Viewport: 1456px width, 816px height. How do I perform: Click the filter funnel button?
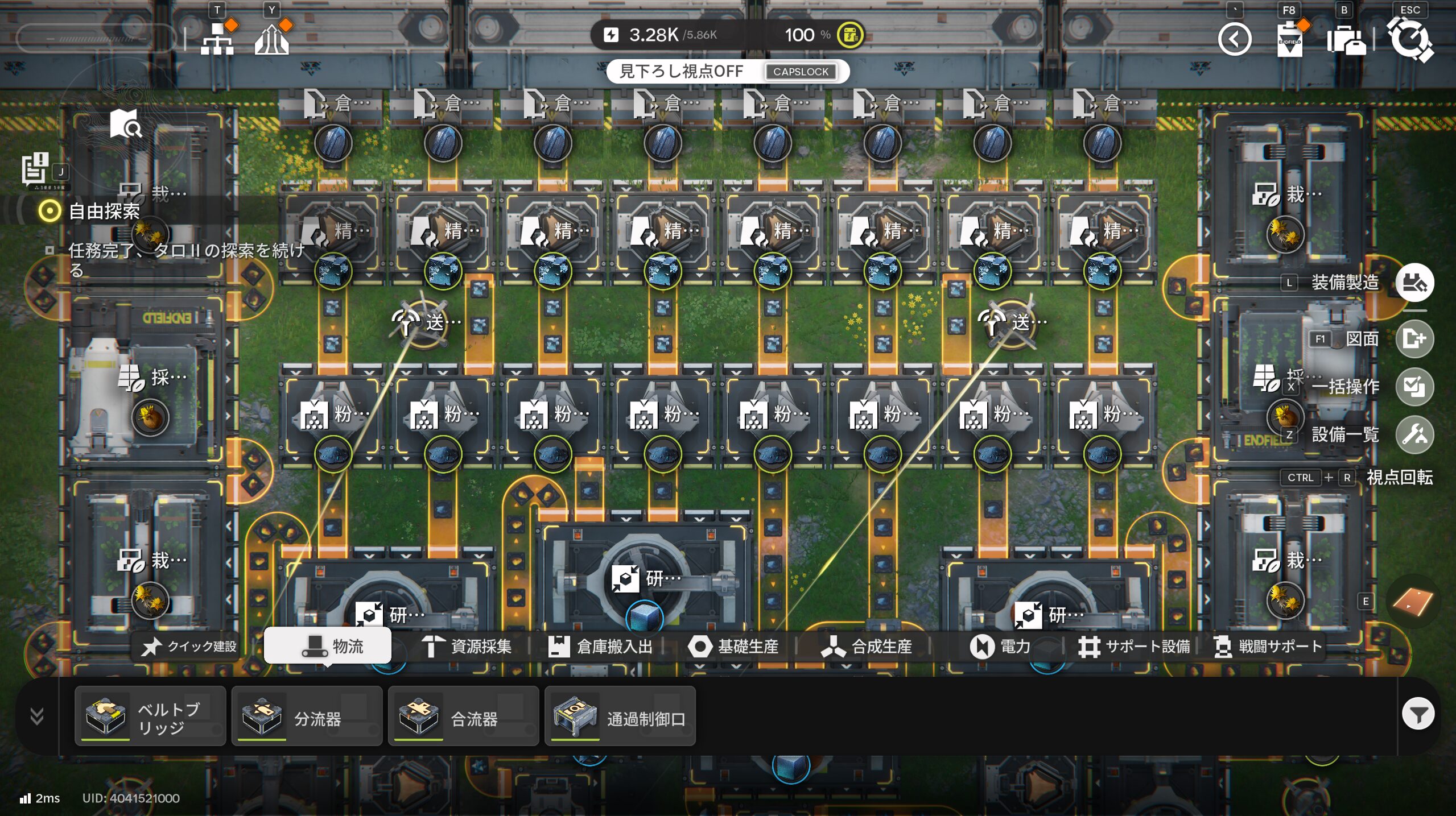click(1418, 714)
